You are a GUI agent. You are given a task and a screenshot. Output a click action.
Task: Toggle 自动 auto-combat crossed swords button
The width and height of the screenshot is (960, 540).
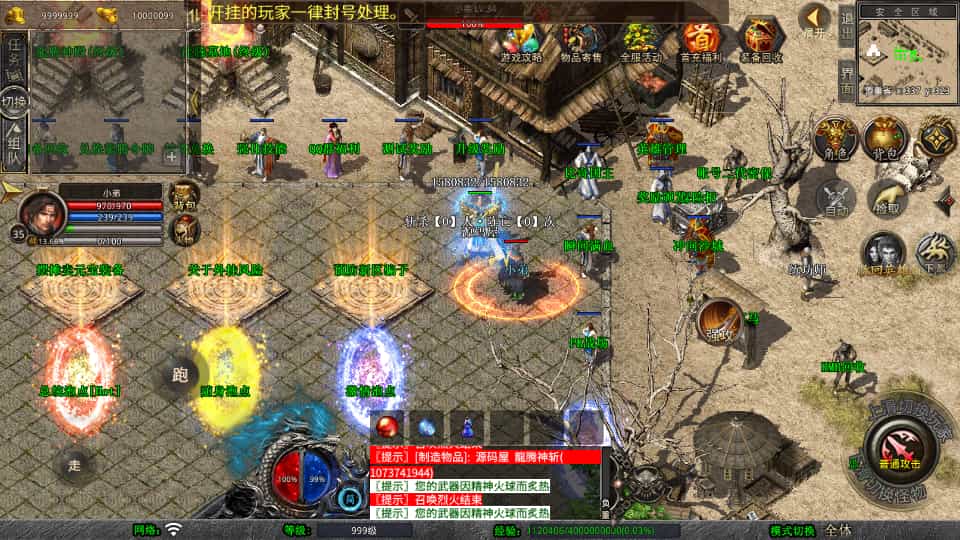pyautogui.click(x=835, y=197)
